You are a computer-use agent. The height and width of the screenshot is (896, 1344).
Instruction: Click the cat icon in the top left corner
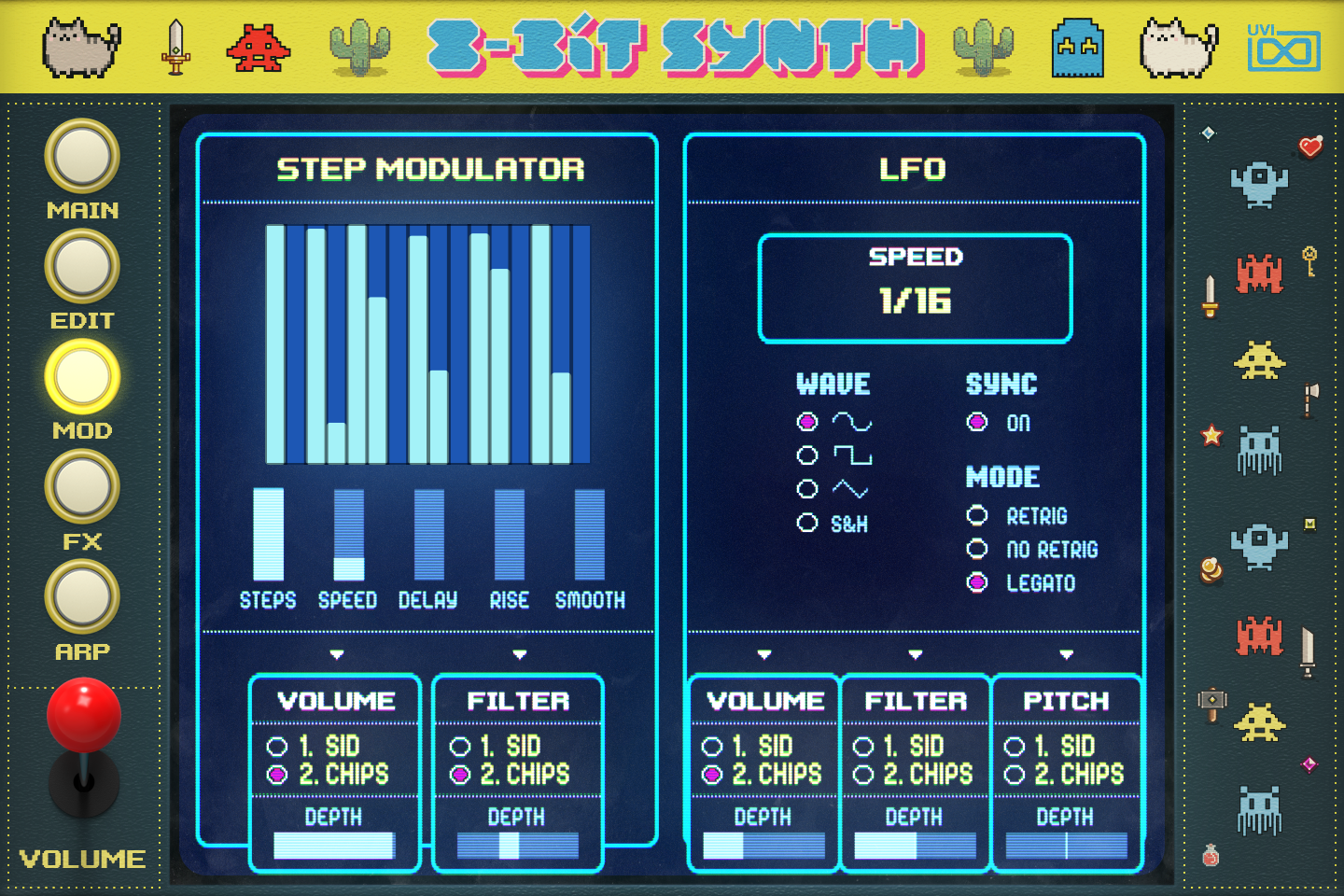(82, 44)
